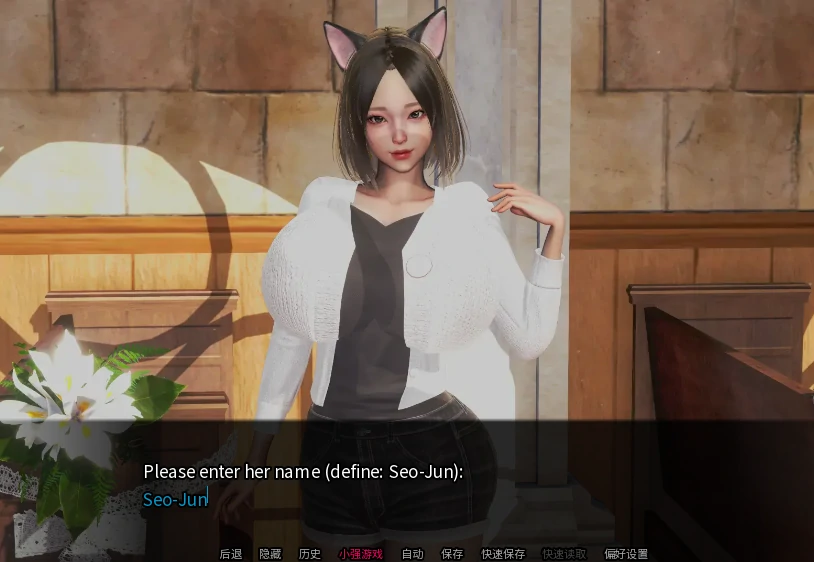Screen dimensions: 814x562
Task: Hide the text box with 隐藏
Action: point(270,554)
